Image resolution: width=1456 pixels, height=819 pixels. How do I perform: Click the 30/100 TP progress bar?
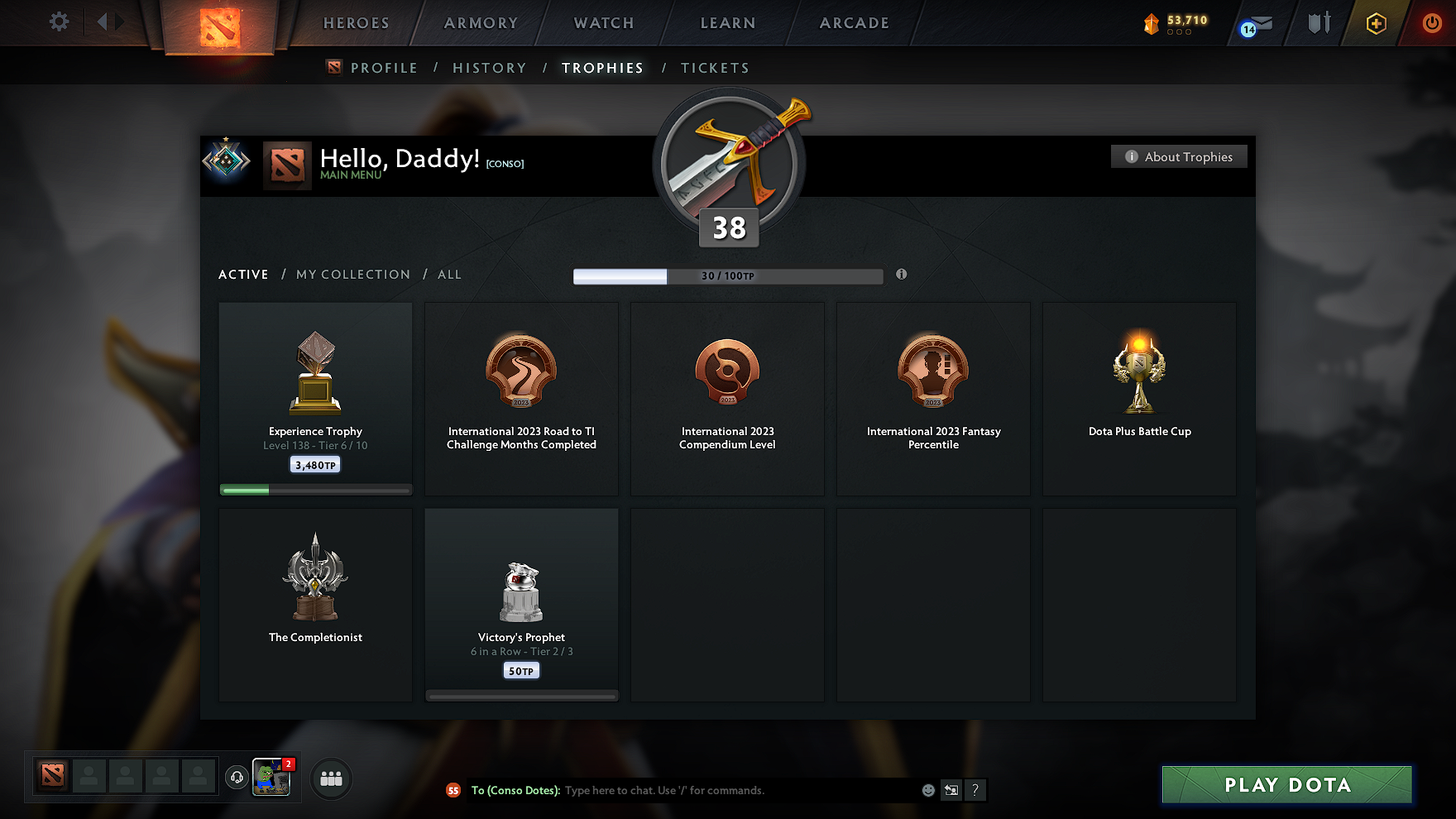[x=728, y=275]
